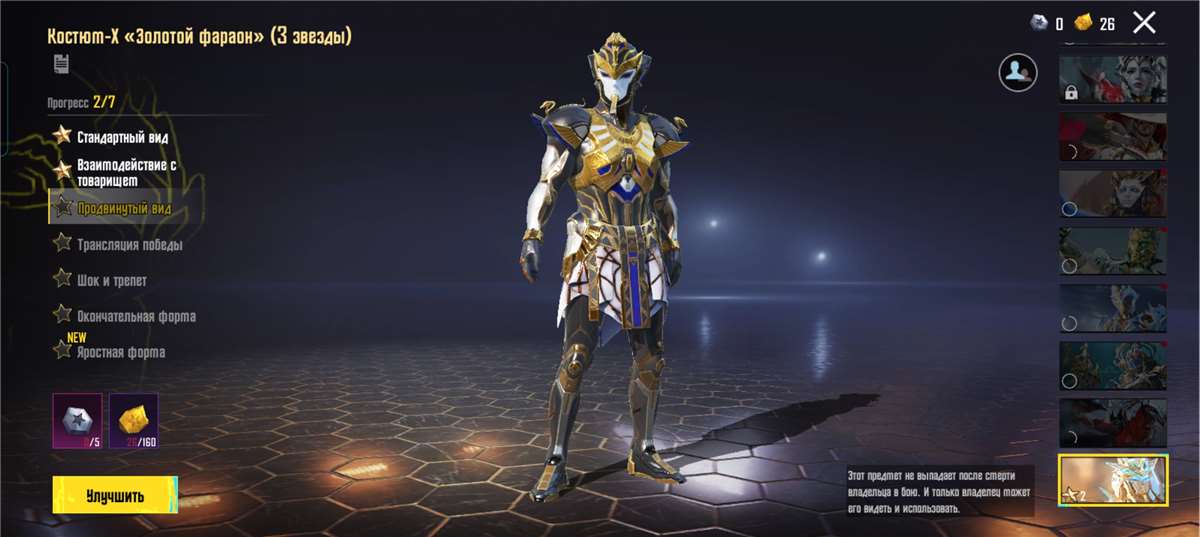Select the Шок и трепет stage
1200x537 pixels.
coord(111,280)
